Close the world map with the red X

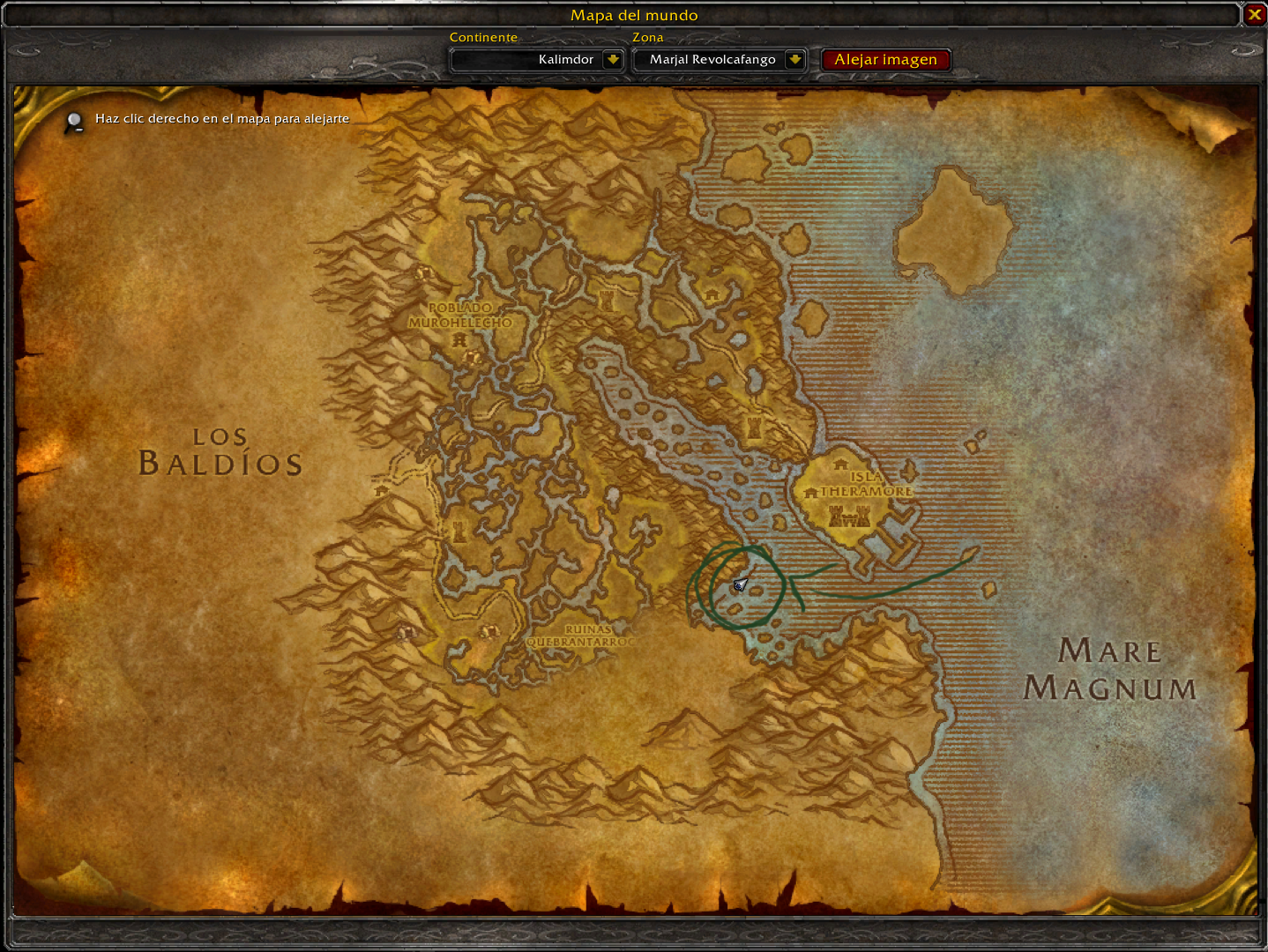click(x=1256, y=14)
